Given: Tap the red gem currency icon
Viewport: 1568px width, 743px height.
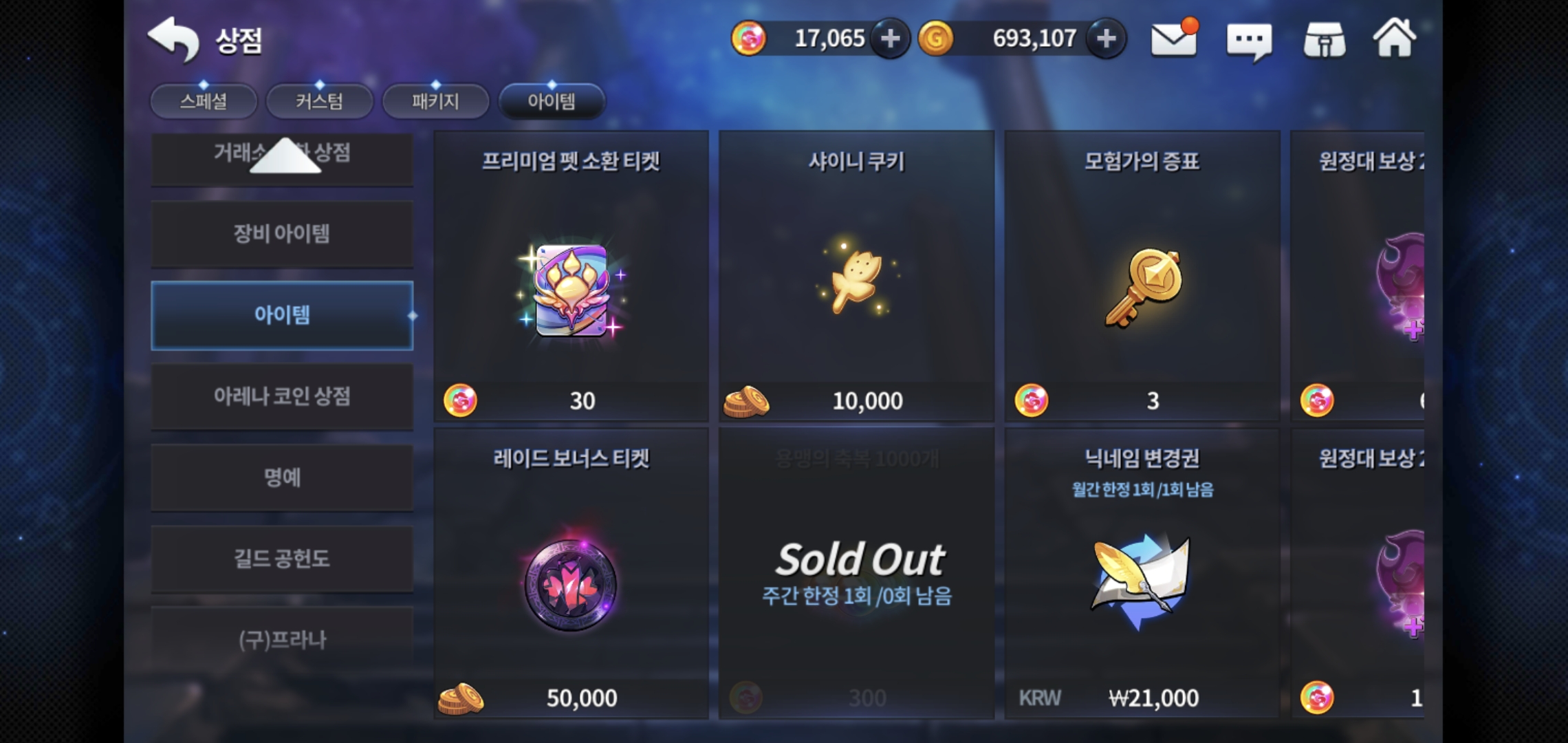Looking at the screenshot, I should (751, 38).
